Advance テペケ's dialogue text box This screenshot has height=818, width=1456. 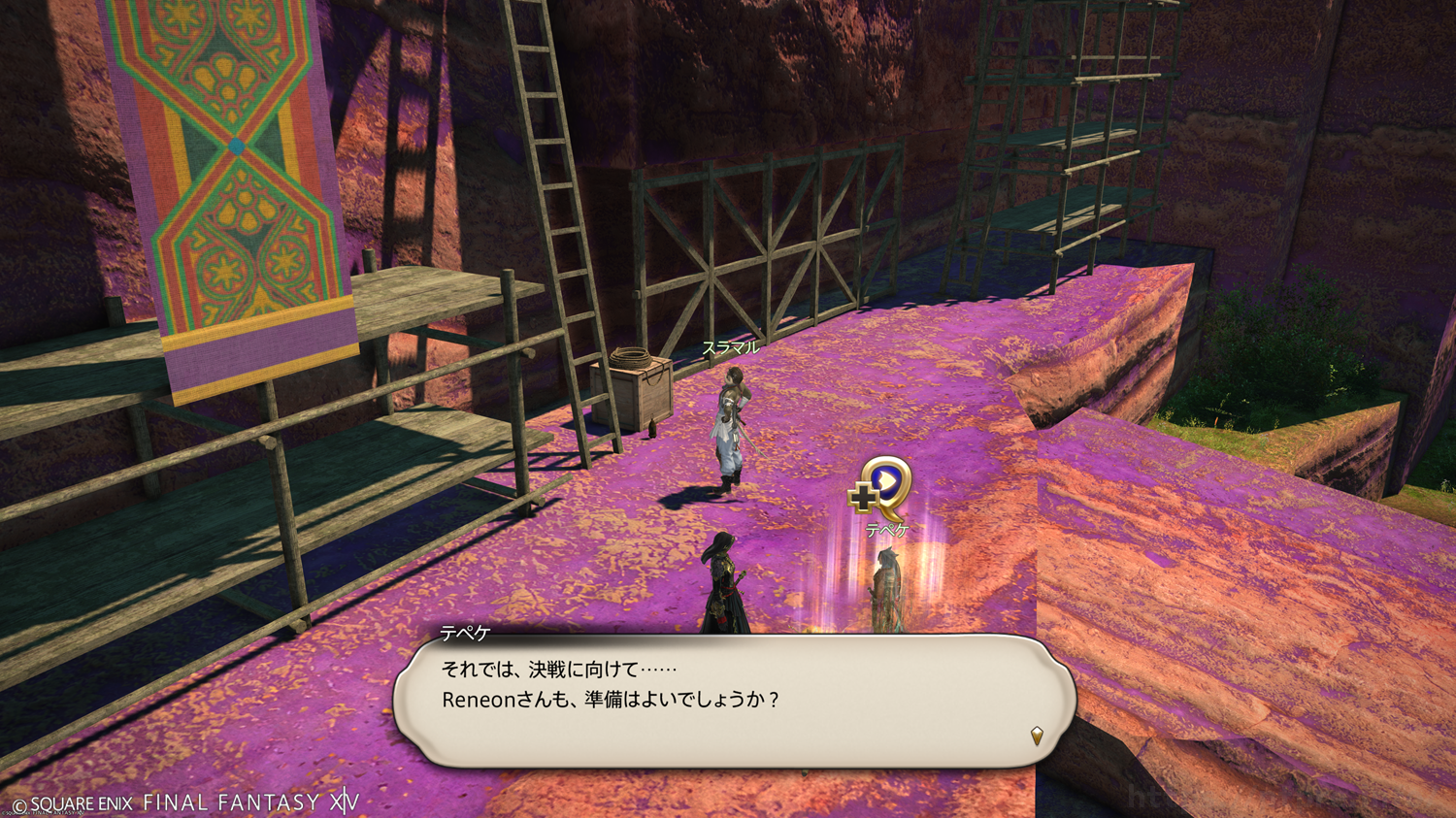pos(733,700)
